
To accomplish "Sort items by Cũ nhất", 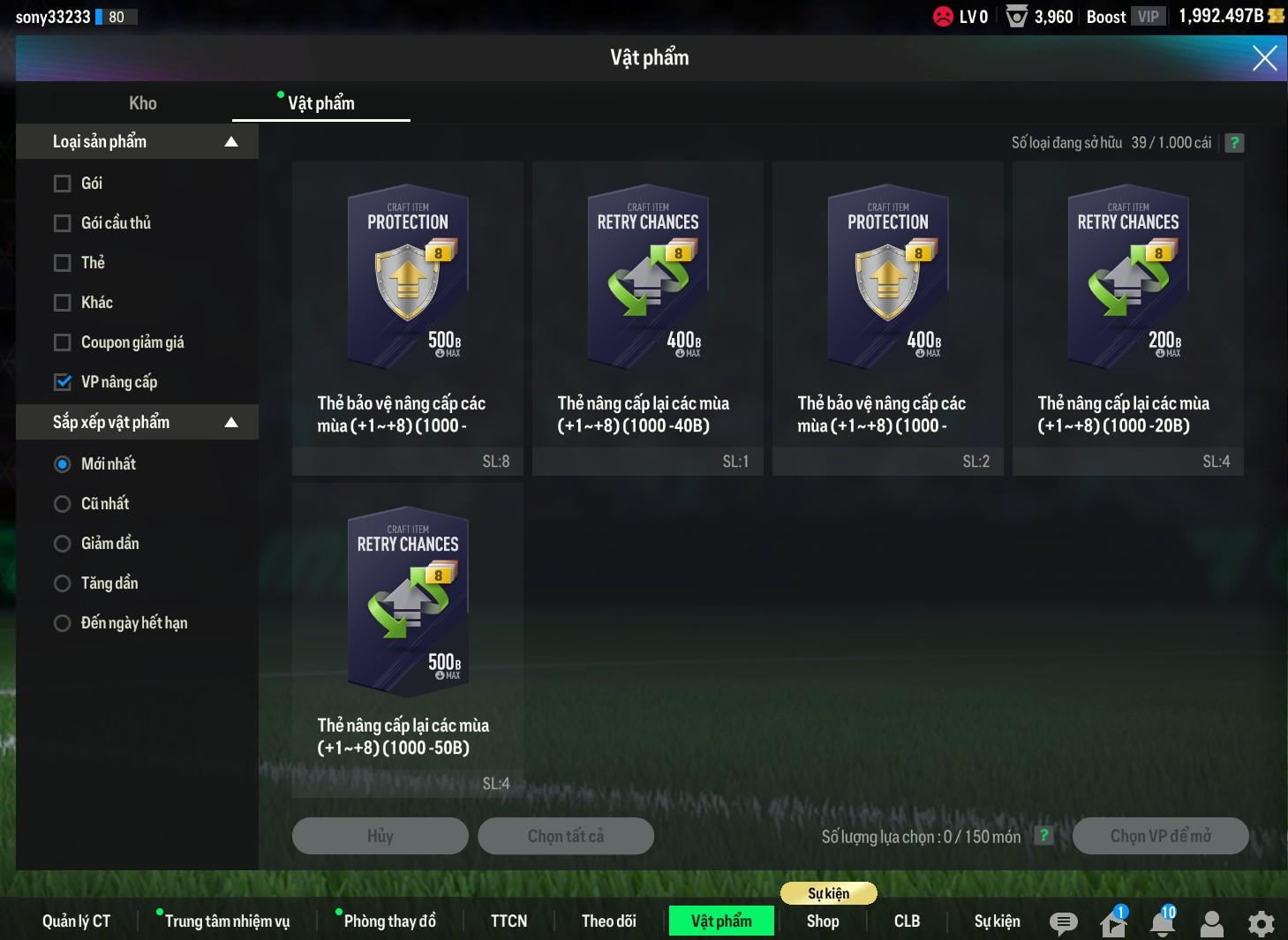I will click(x=63, y=504).
